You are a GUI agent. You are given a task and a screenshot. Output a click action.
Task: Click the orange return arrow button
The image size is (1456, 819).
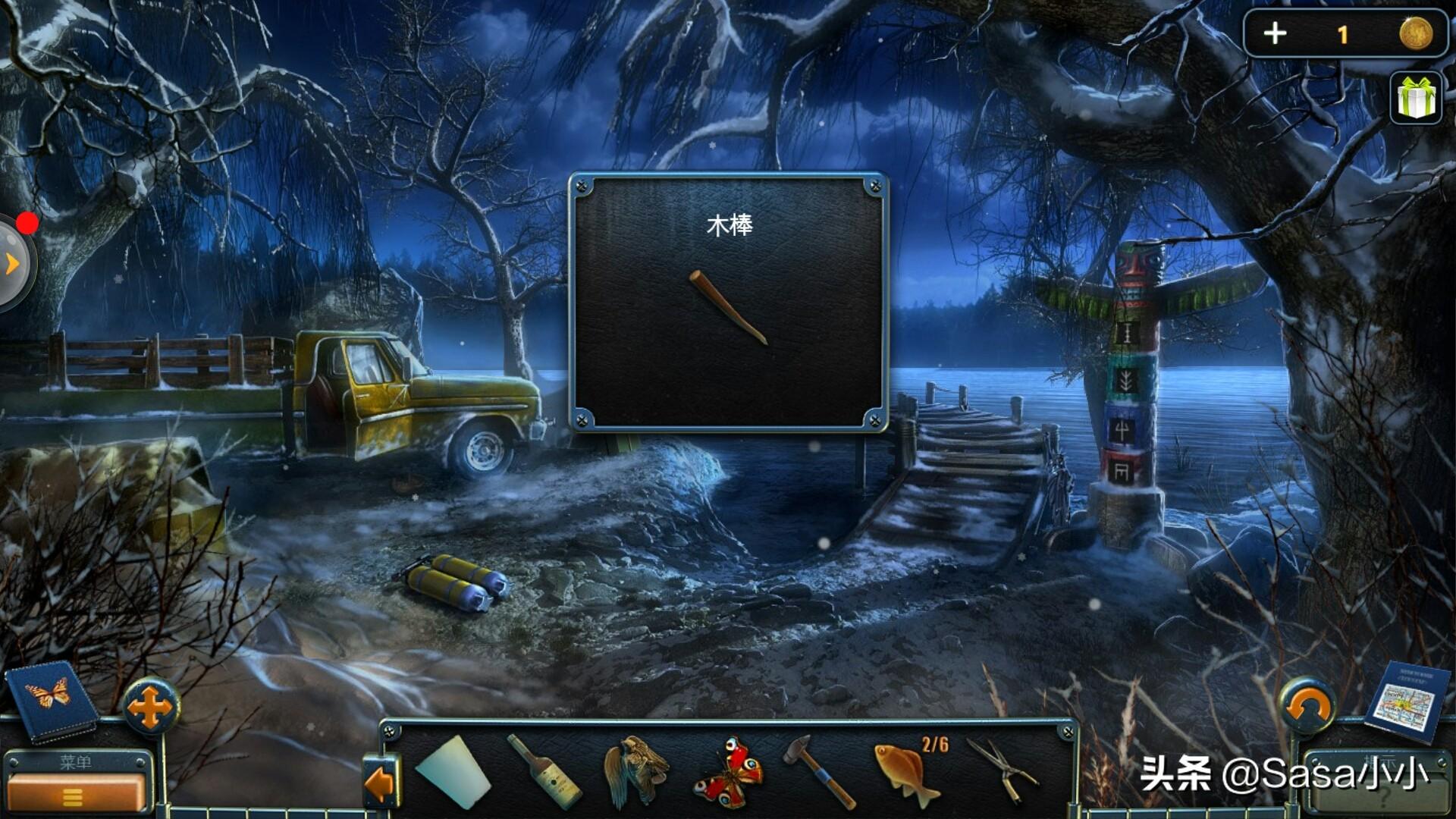pyautogui.click(x=1307, y=707)
